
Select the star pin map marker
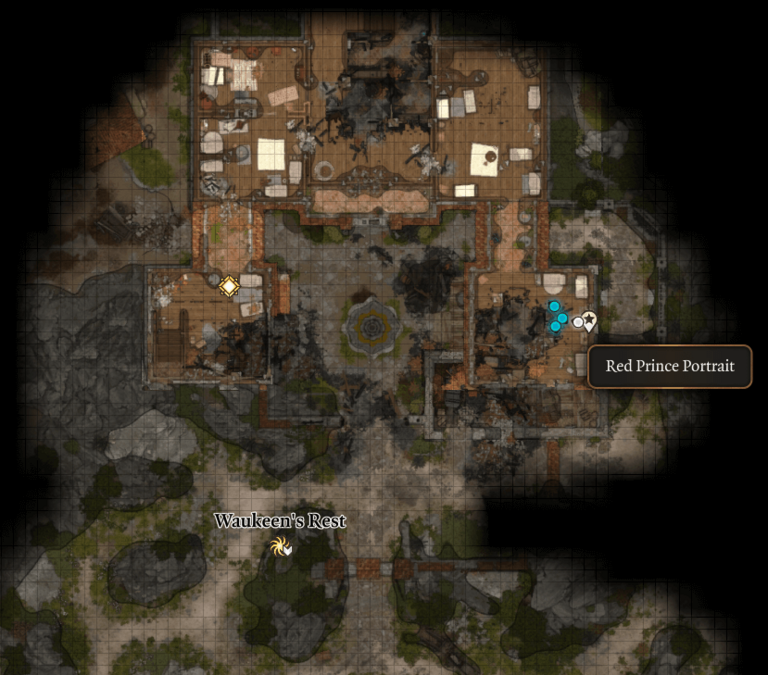click(590, 320)
